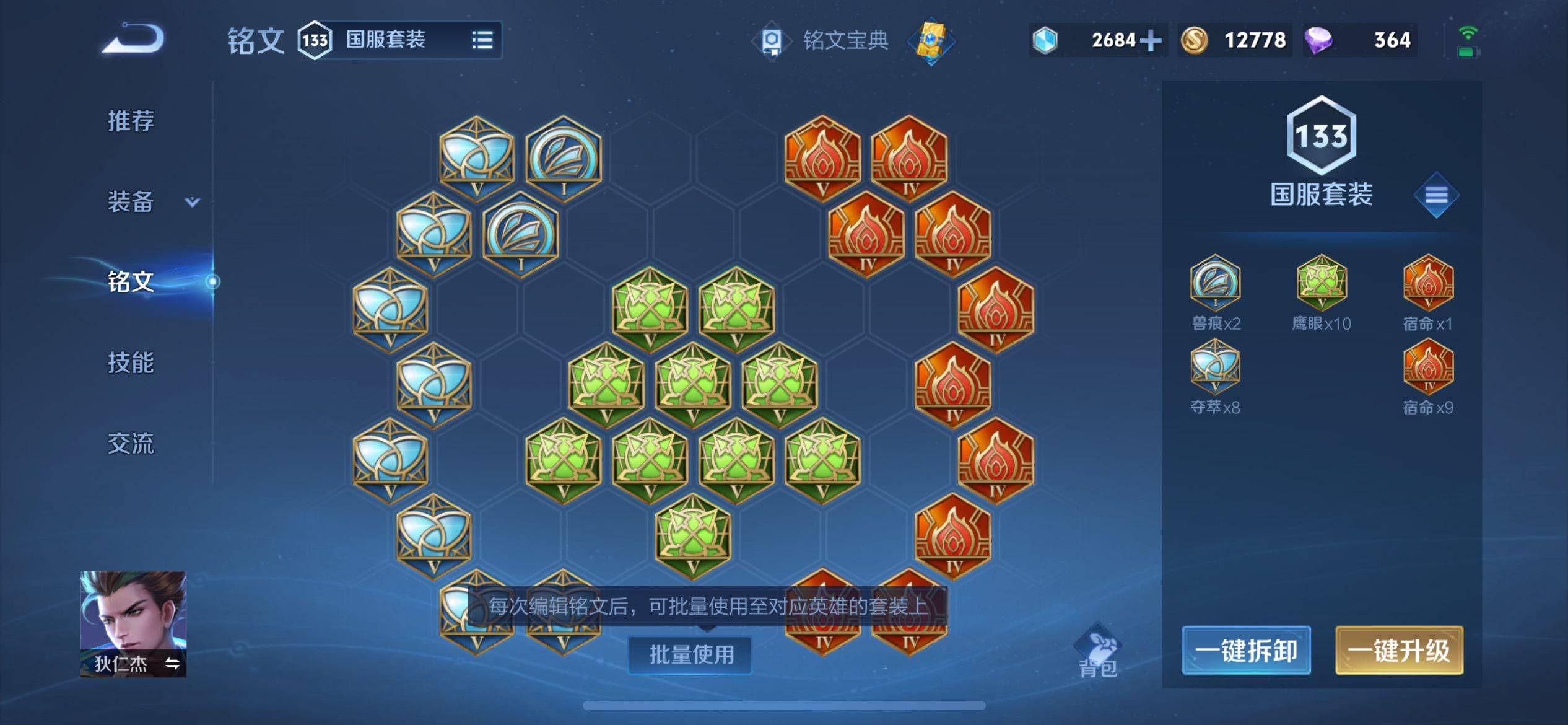Change hero via 狄仁杰 portrait

coord(133,623)
